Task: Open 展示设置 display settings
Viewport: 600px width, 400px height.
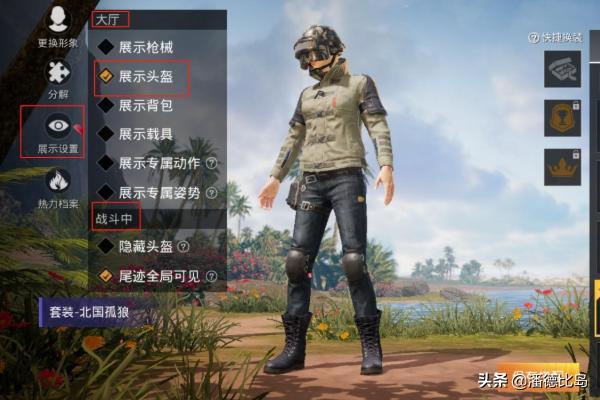Action: 58,130
